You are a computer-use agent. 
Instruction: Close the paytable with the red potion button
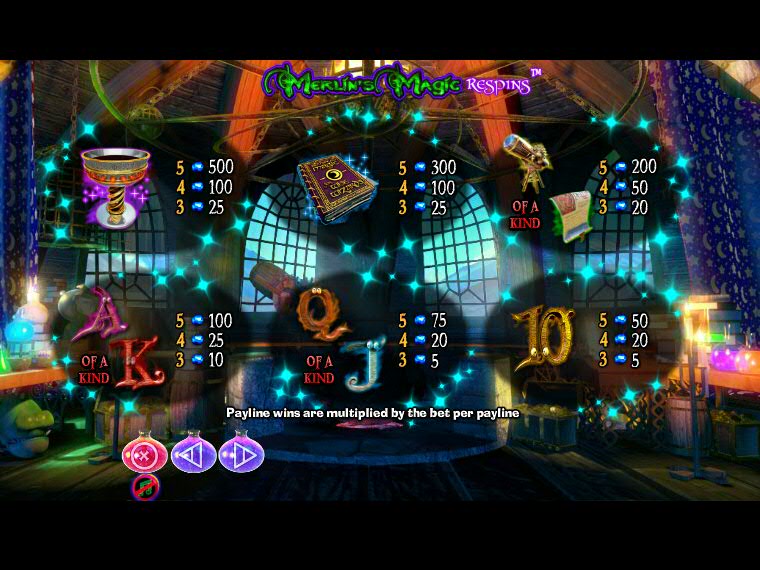(x=144, y=456)
